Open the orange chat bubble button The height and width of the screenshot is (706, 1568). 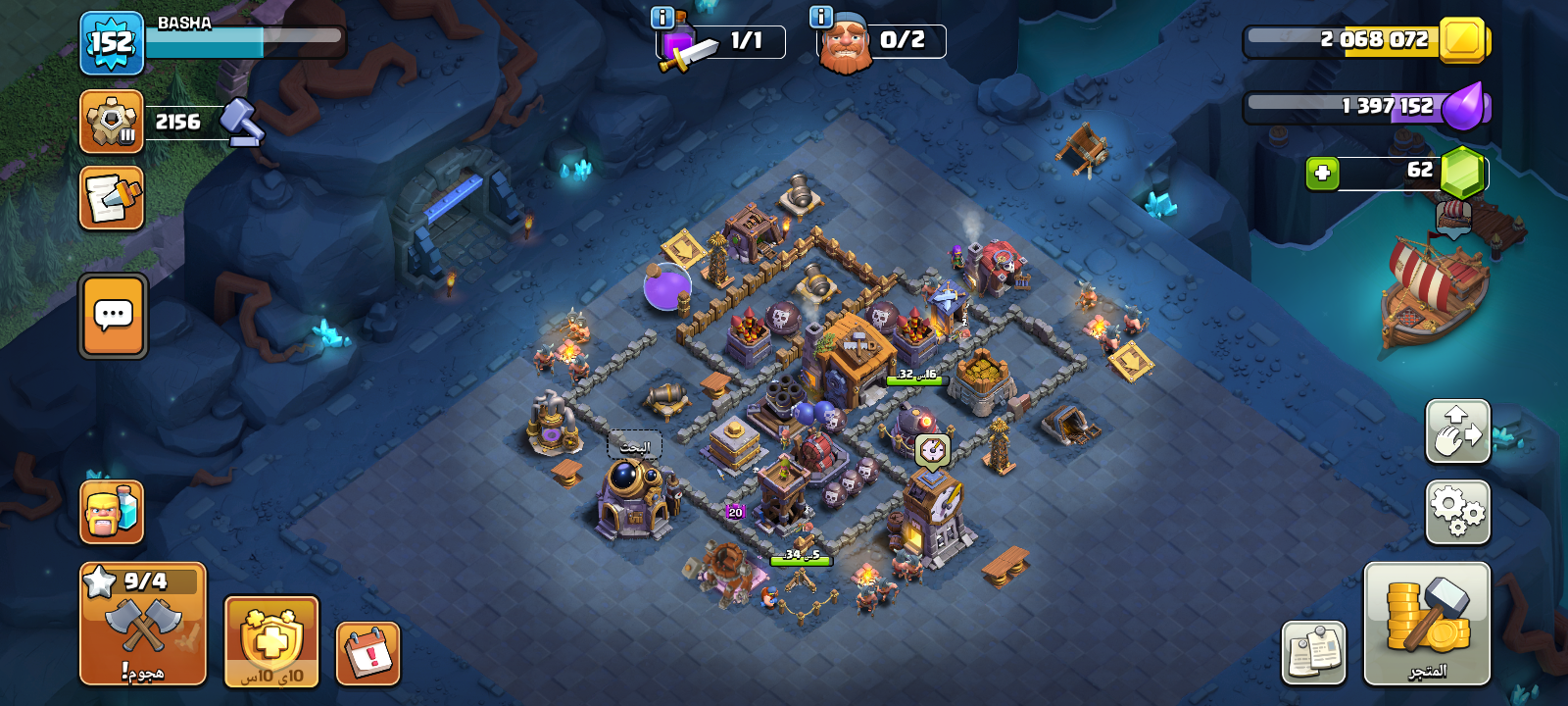point(113,316)
